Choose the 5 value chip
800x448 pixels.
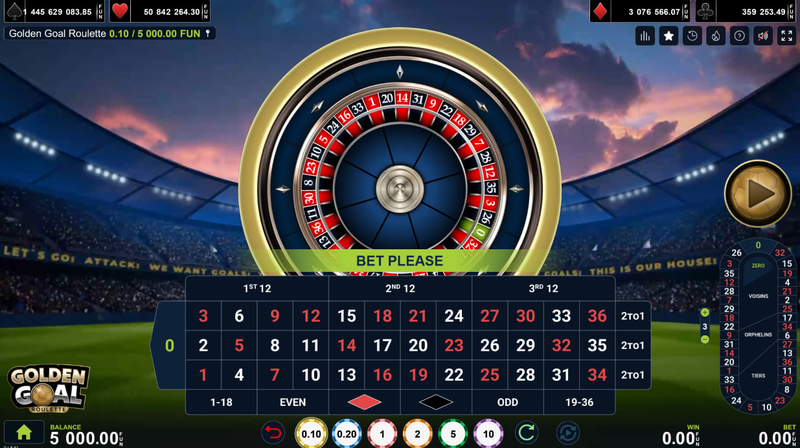coord(452,434)
